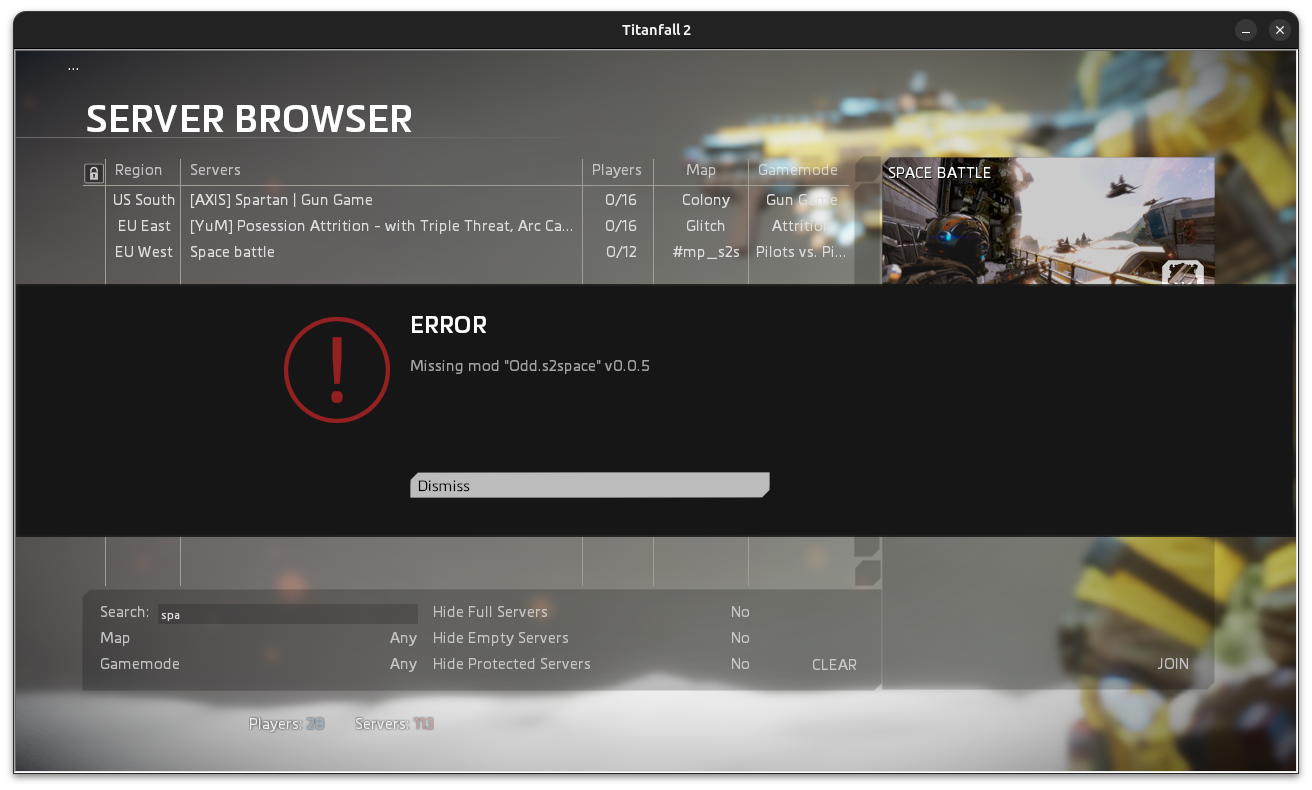Sort servers by the Players column
Screen dimensions: 1312x790
pyautogui.click(x=617, y=170)
